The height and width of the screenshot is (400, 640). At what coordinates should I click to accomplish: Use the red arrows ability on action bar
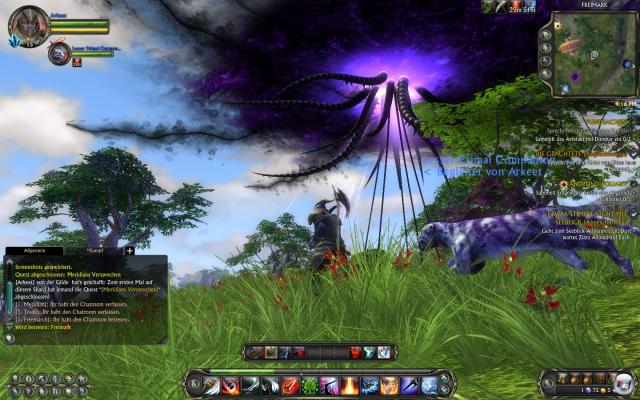tap(287, 385)
